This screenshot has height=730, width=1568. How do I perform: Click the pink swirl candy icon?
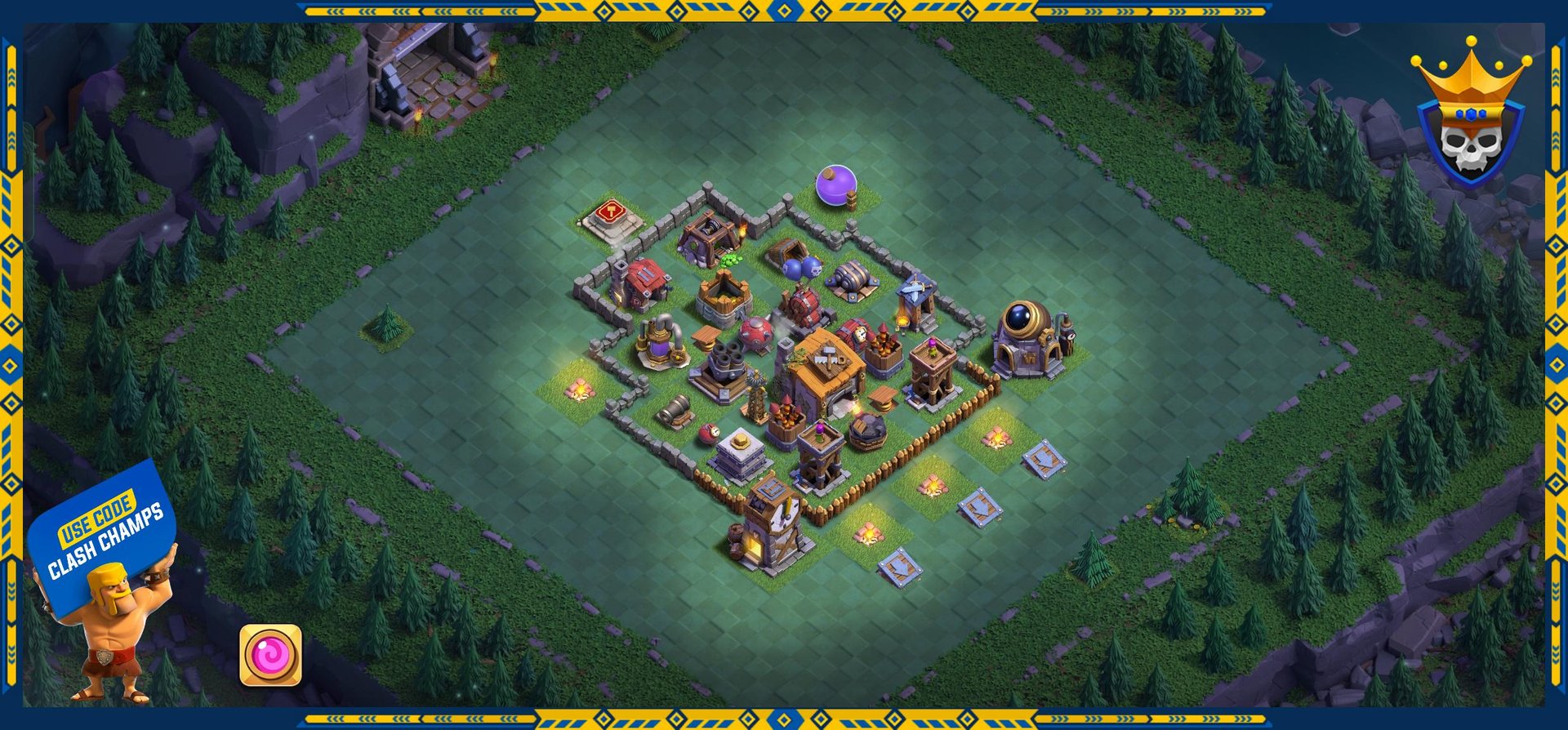pos(270,655)
